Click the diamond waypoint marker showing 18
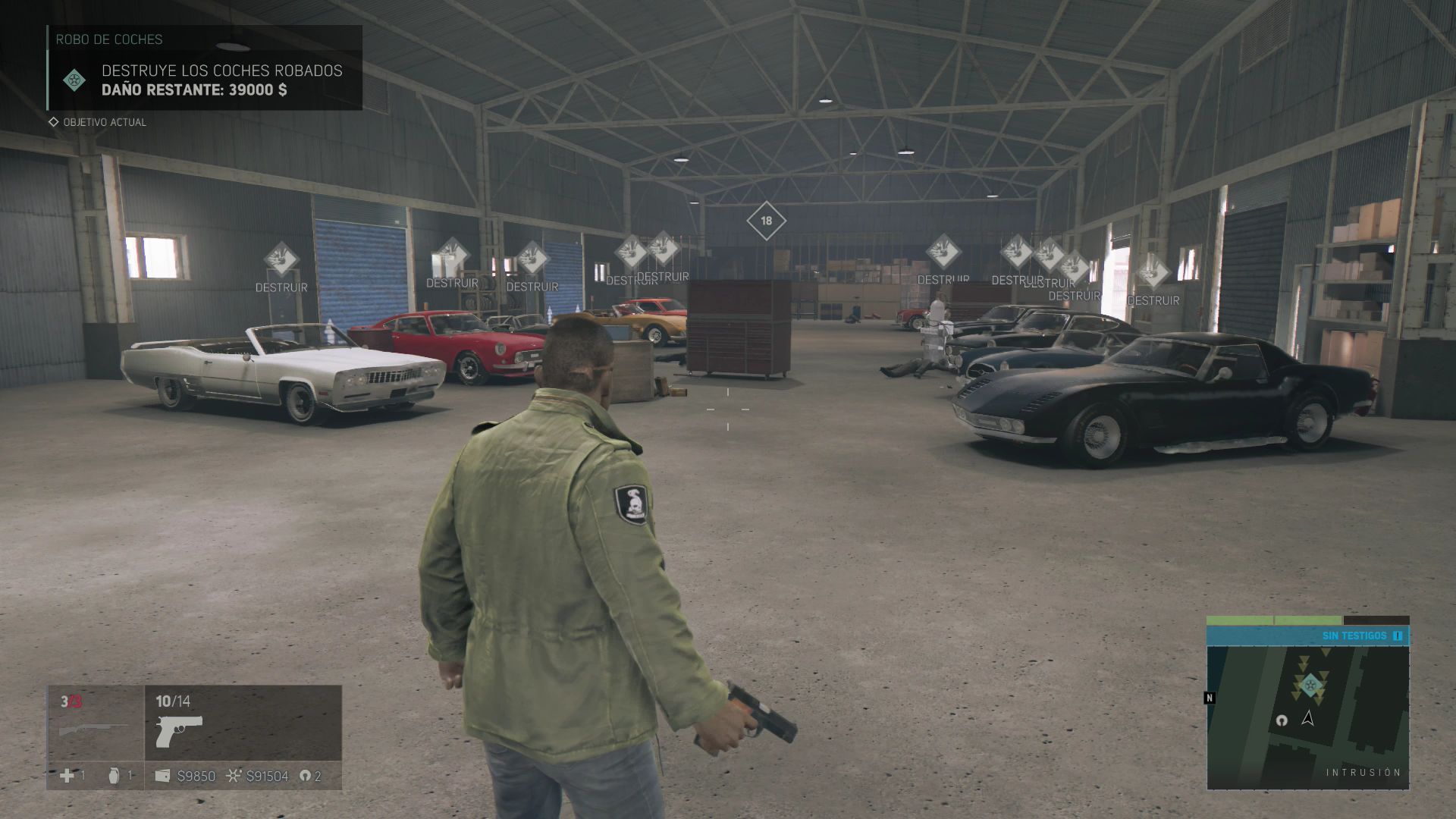 coord(766,221)
